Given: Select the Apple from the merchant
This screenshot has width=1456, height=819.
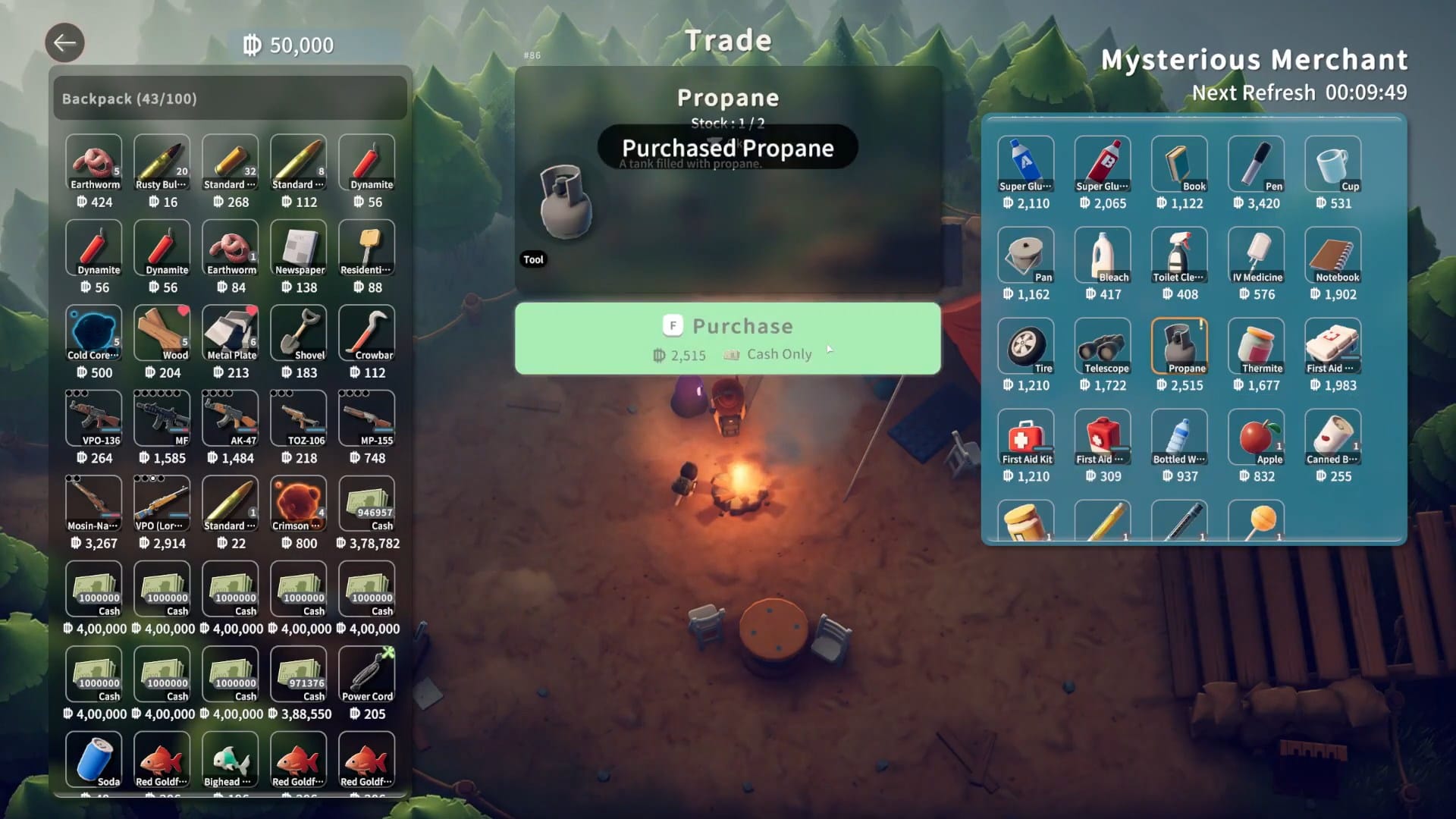Looking at the screenshot, I should [1256, 437].
